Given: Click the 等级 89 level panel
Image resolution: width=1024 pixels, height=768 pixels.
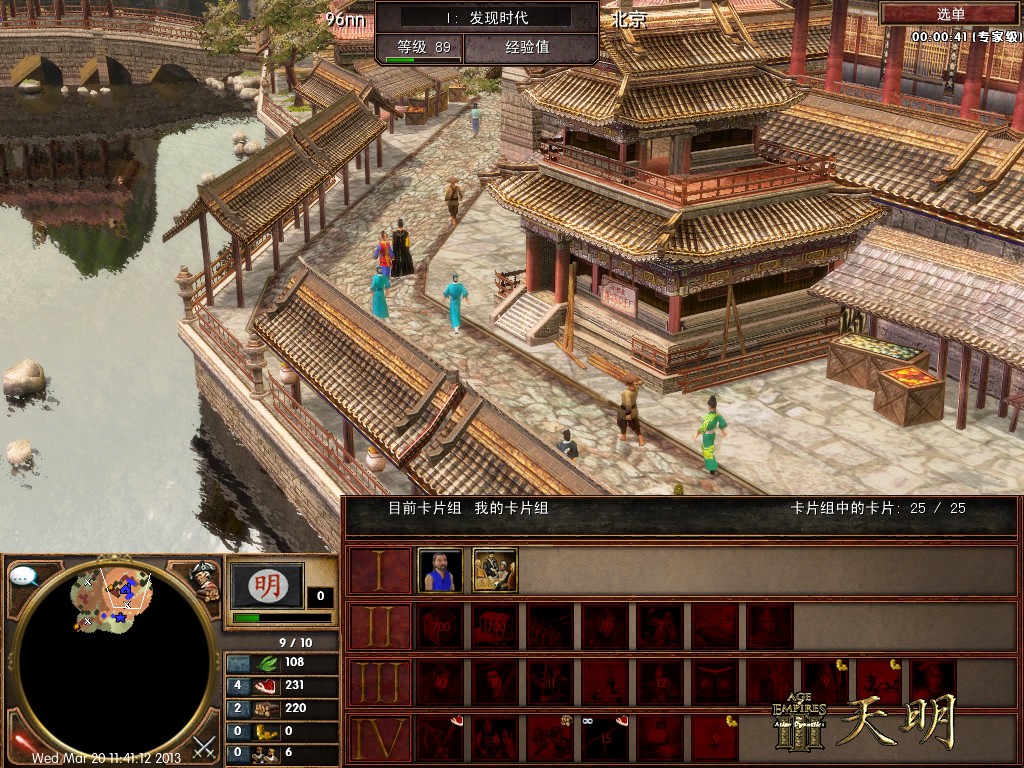Looking at the screenshot, I should [422, 46].
